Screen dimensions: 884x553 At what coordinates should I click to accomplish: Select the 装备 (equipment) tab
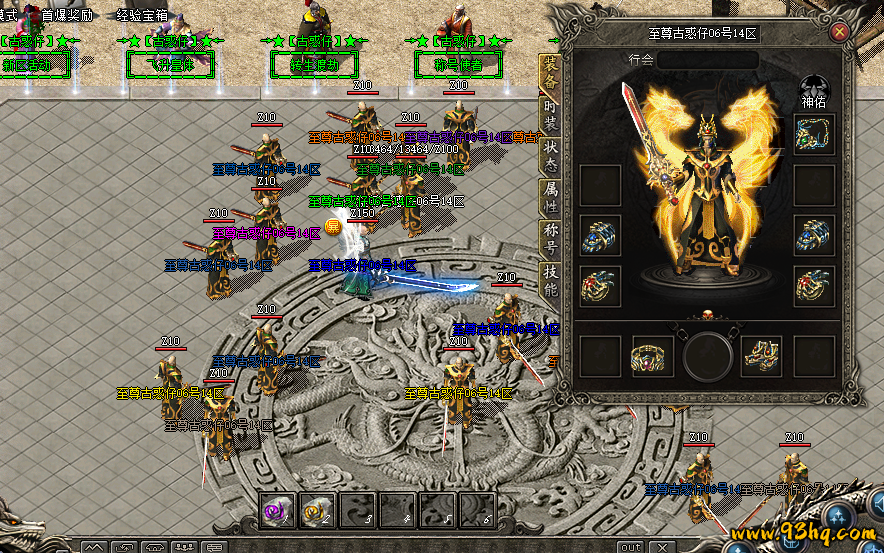pos(549,73)
